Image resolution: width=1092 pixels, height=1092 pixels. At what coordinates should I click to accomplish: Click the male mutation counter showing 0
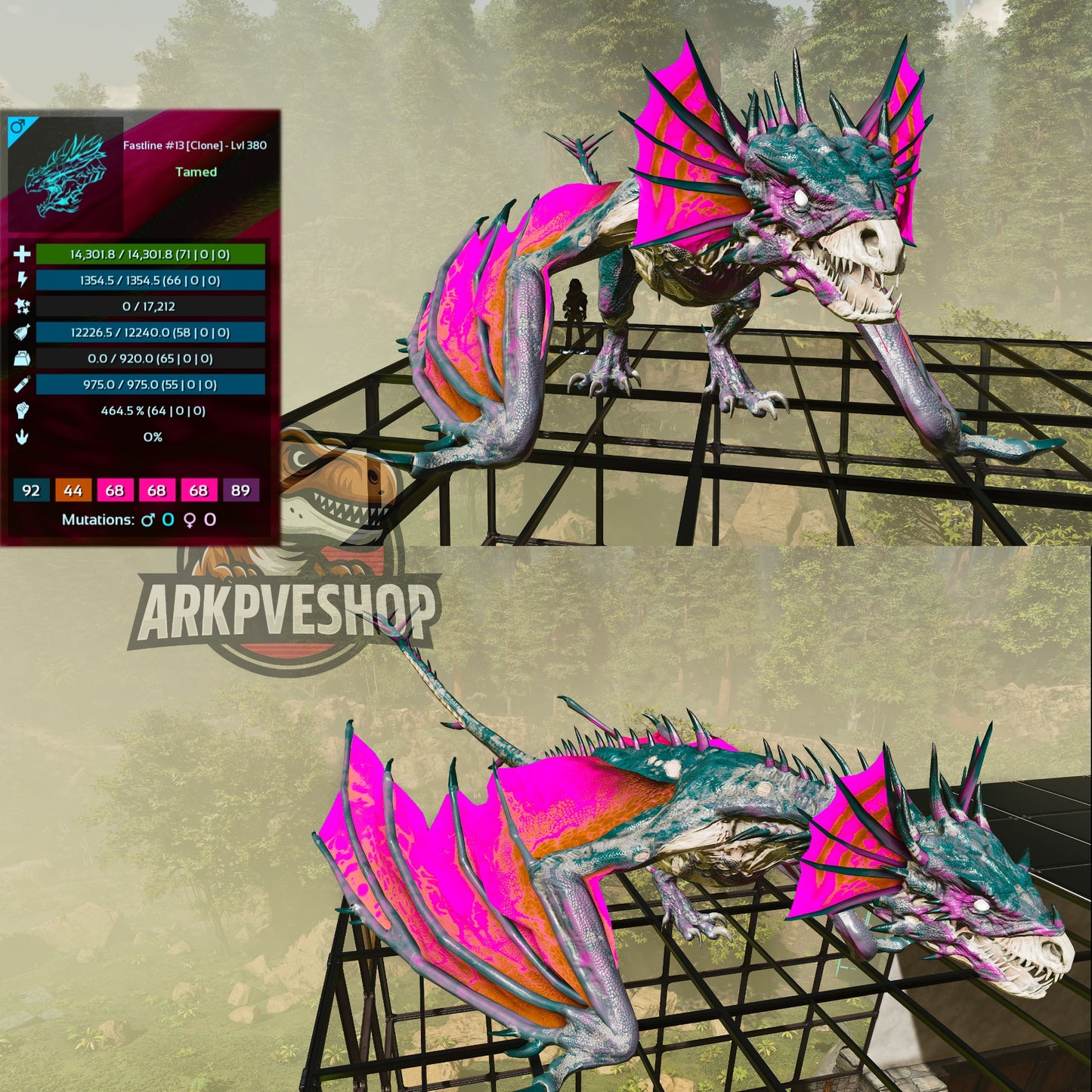(167, 518)
